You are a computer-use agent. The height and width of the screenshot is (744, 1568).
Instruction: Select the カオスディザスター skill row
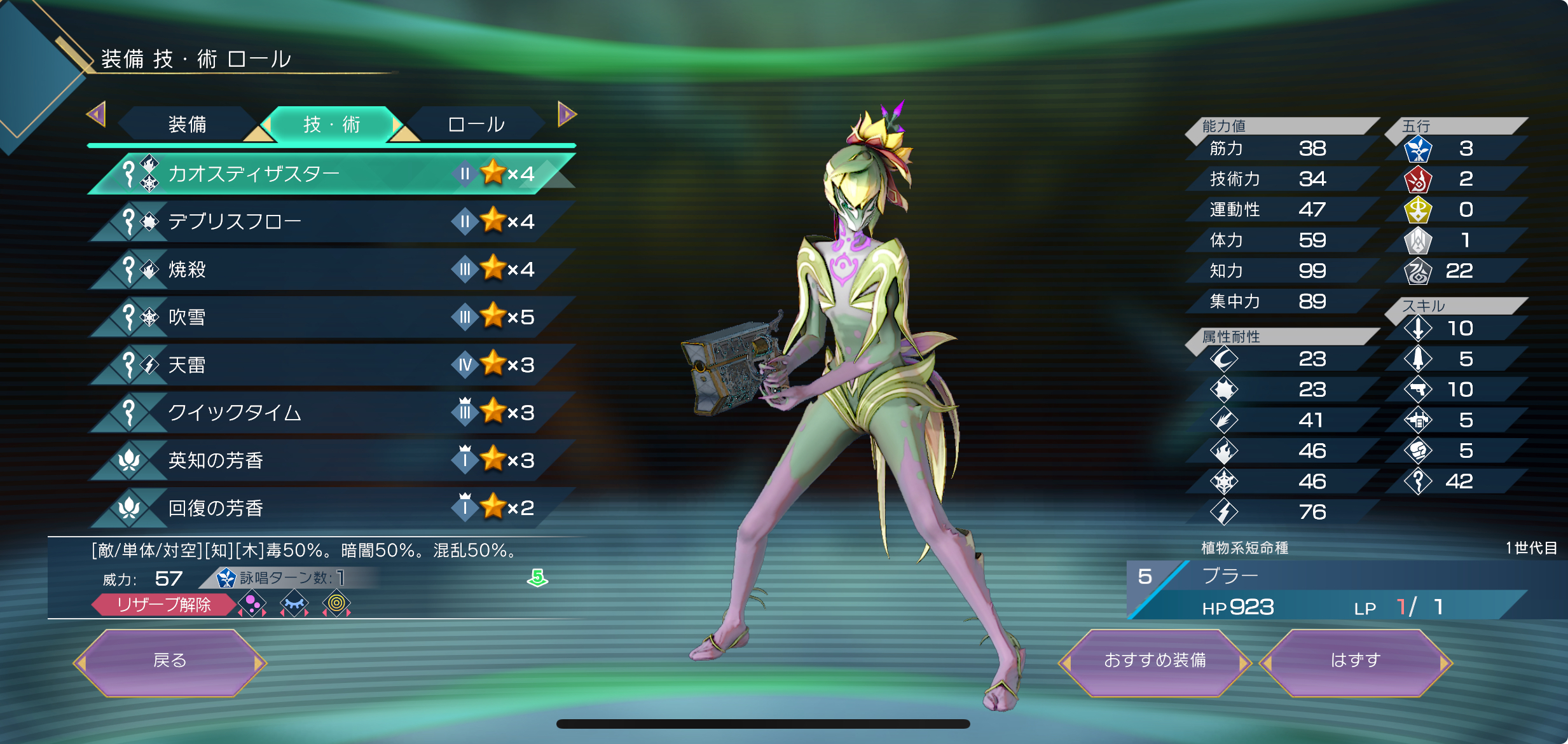coord(331,174)
